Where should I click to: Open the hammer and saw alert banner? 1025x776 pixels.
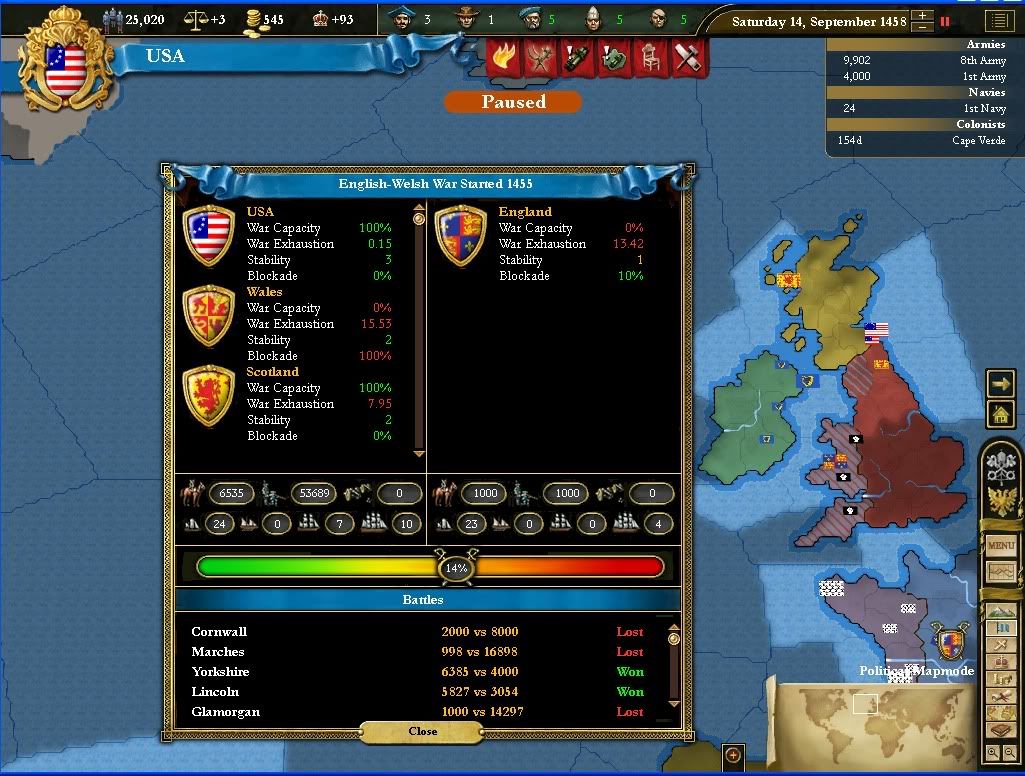688,57
